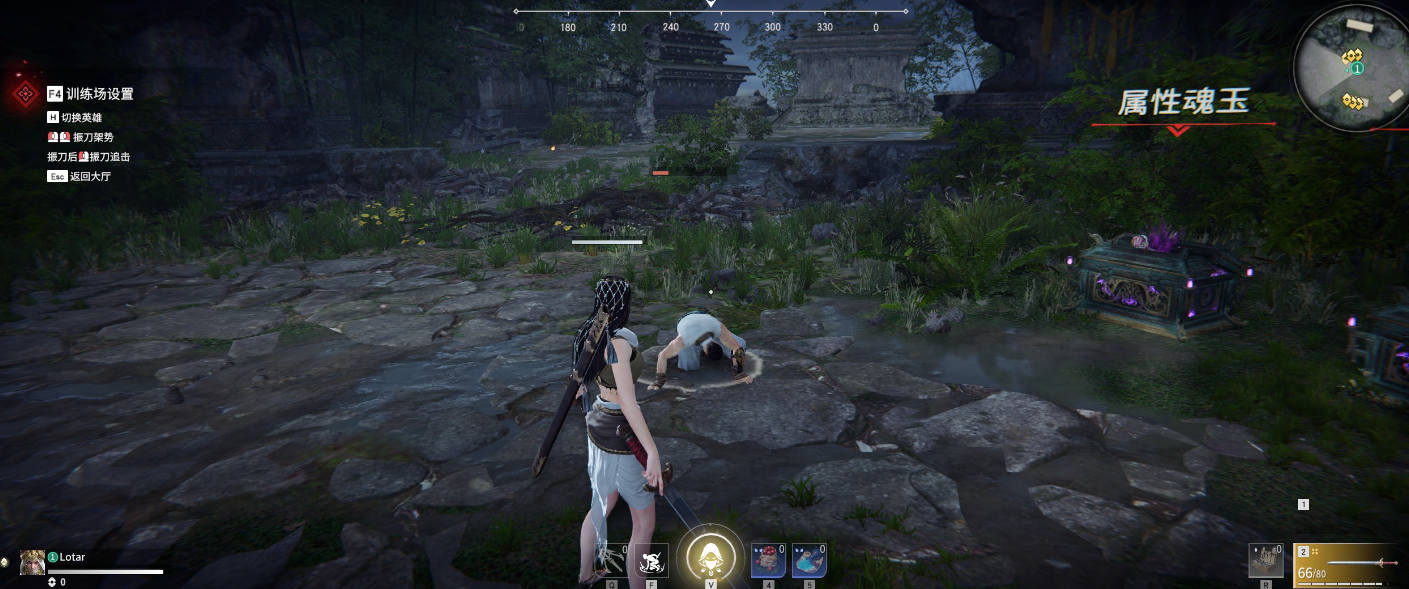Viewport: 1409px width, 589px height.
Task: Trigger the glowing hooded hero ultimate
Action: pyautogui.click(x=710, y=558)
